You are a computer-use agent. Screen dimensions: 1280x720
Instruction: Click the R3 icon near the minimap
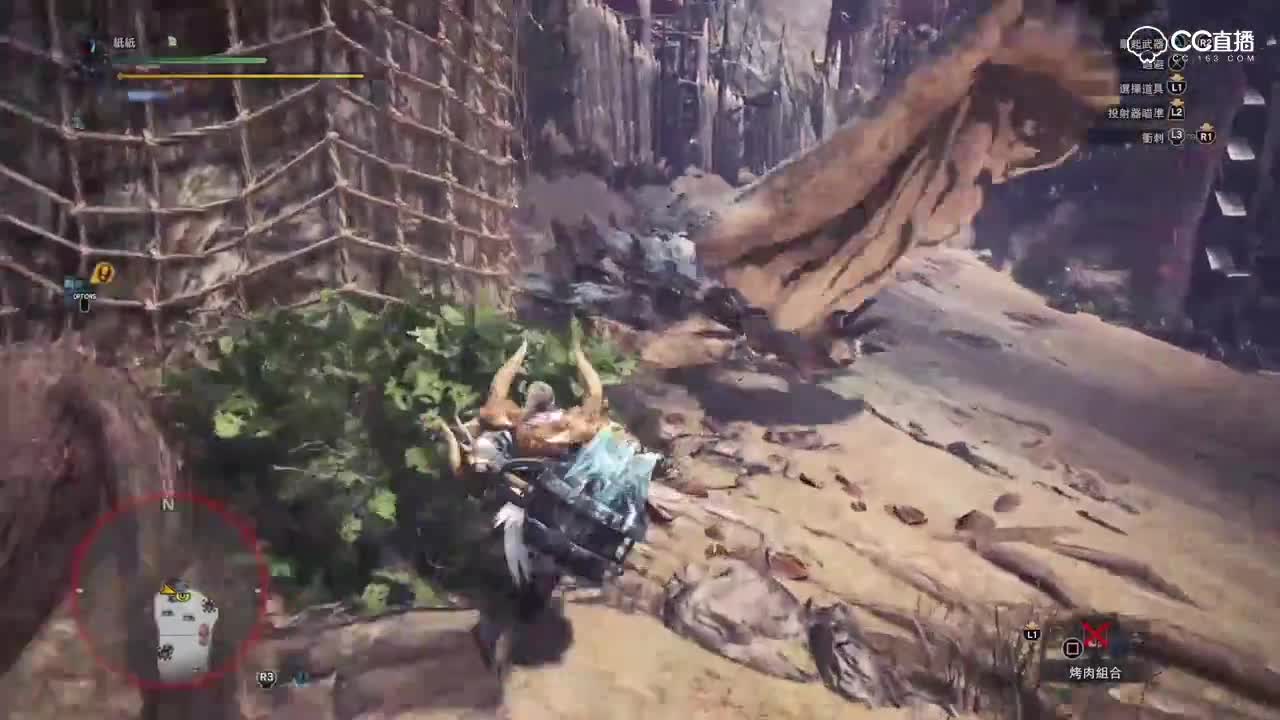point(265,678)
